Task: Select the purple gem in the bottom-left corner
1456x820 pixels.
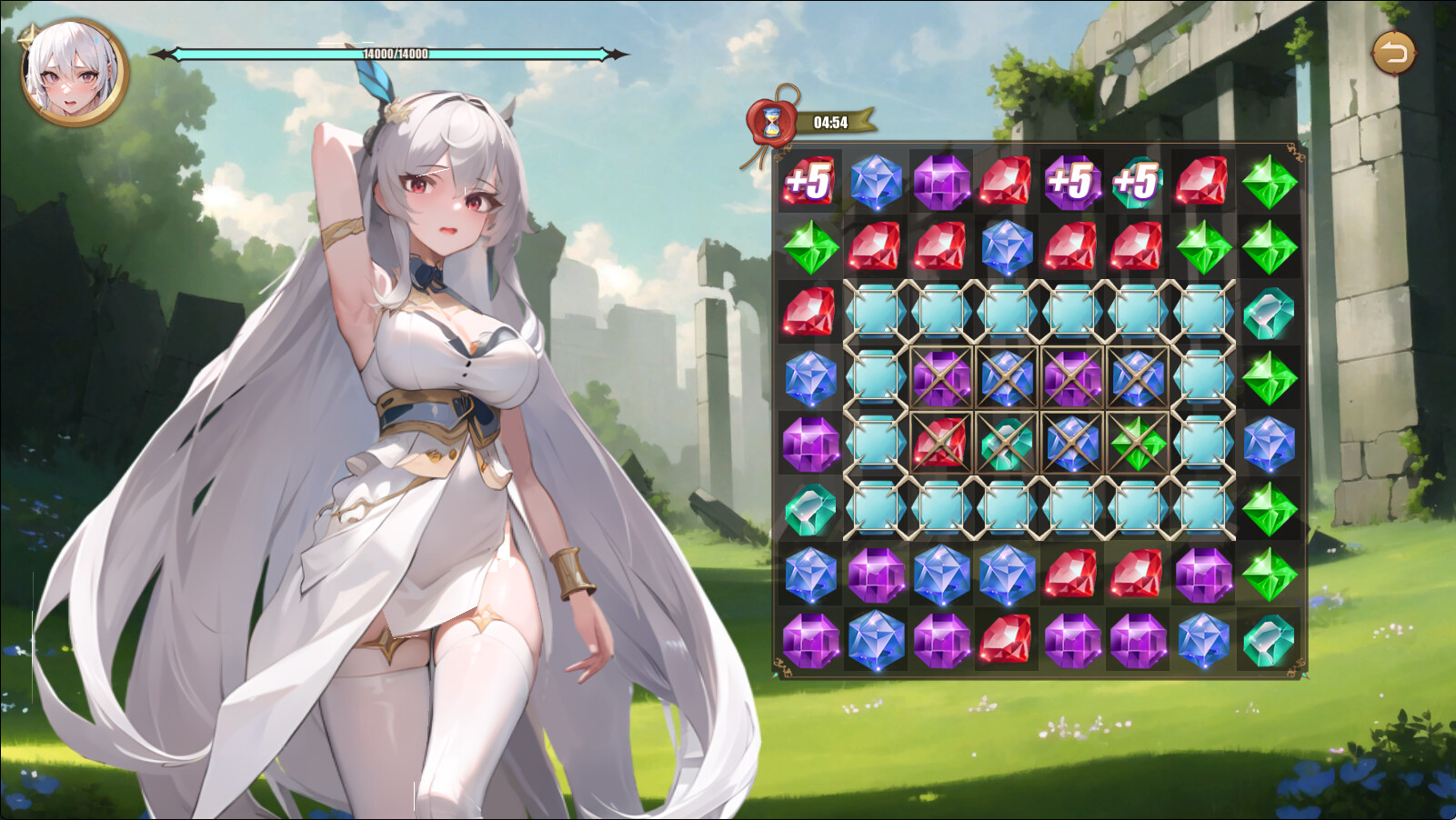Action: point(809,641)
